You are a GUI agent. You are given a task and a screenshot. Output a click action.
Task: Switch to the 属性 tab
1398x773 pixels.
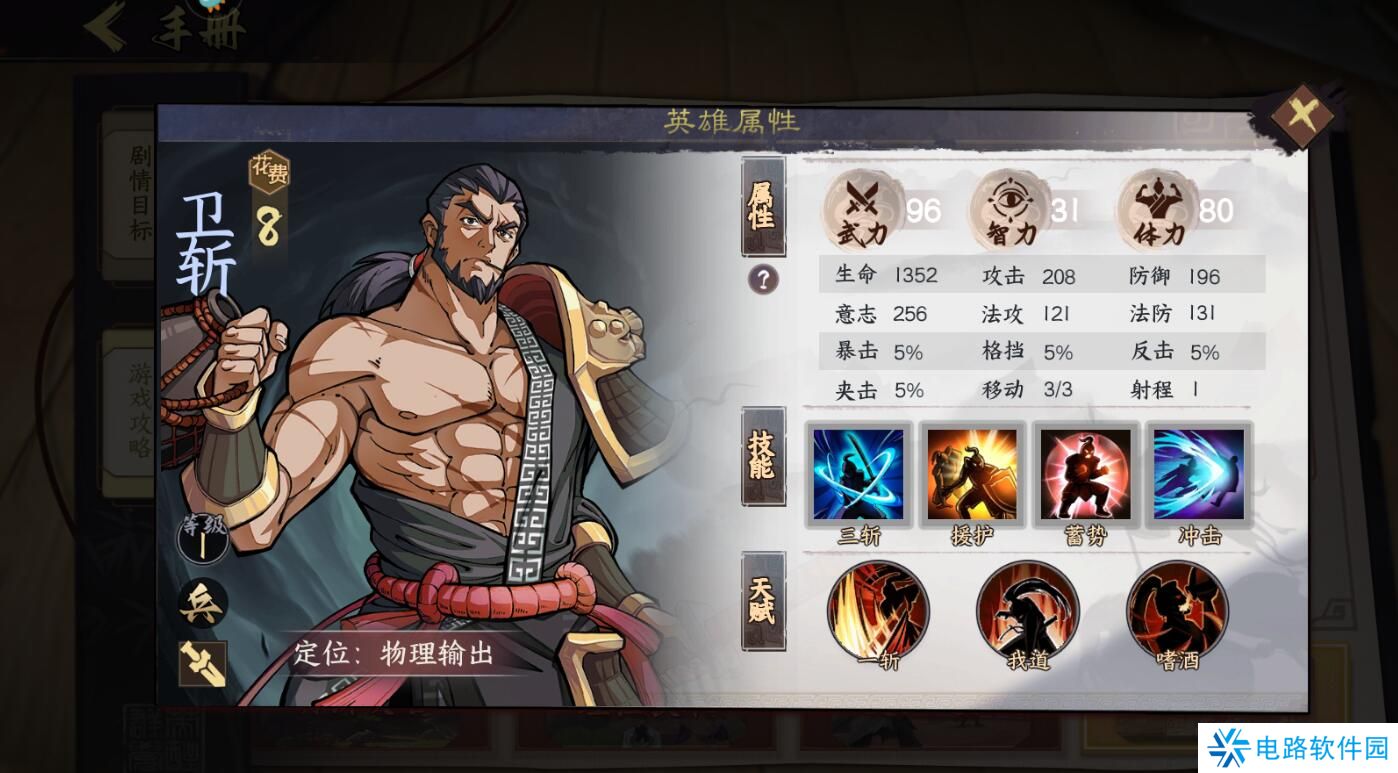point(762,207)
